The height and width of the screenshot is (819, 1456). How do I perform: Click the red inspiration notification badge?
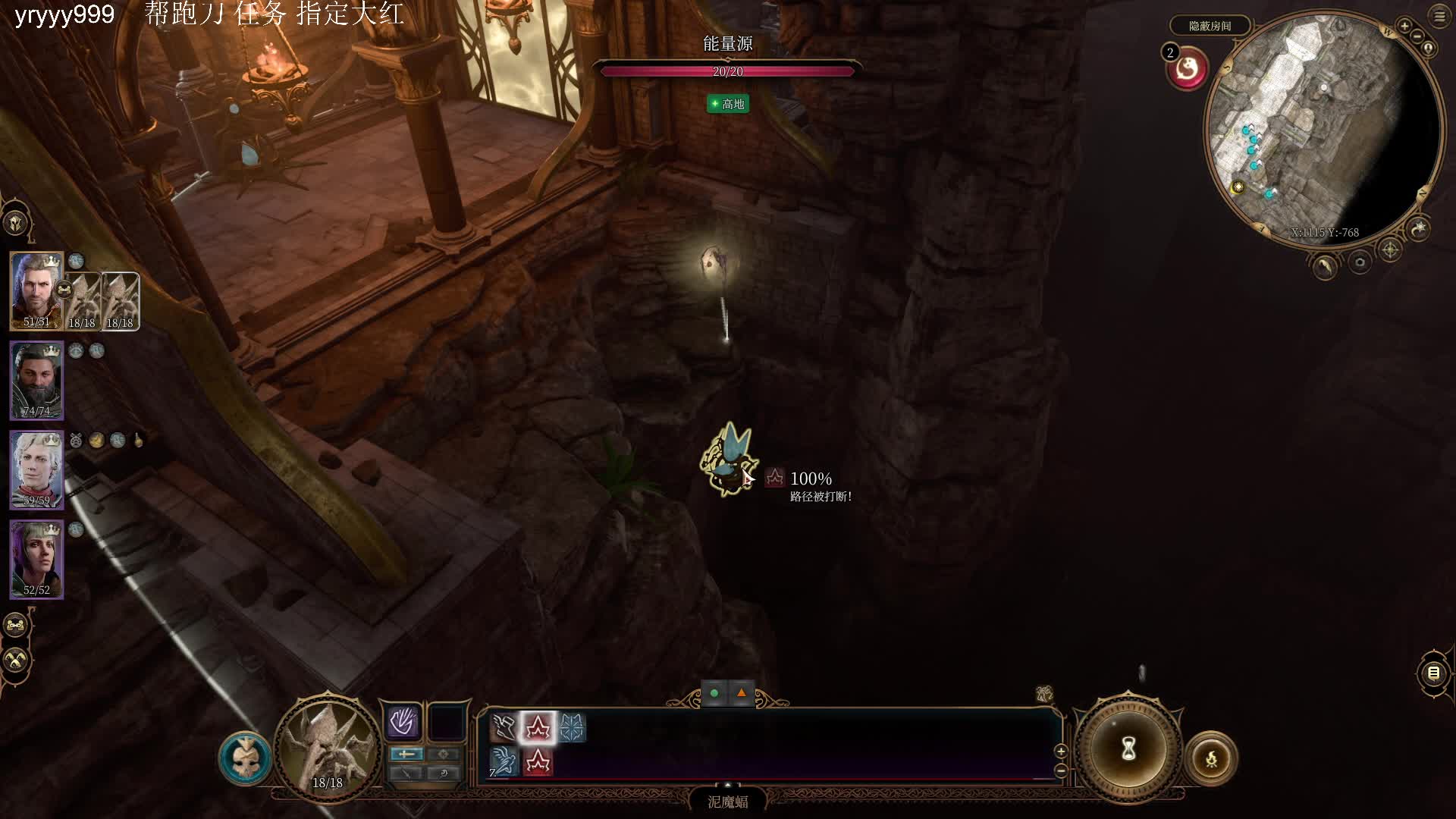pyautogui.click(x=1187, y=70)
